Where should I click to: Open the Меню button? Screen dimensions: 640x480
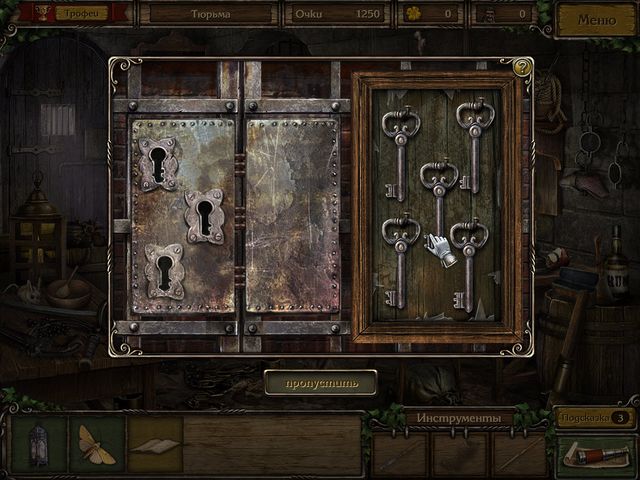click(596, 18)
